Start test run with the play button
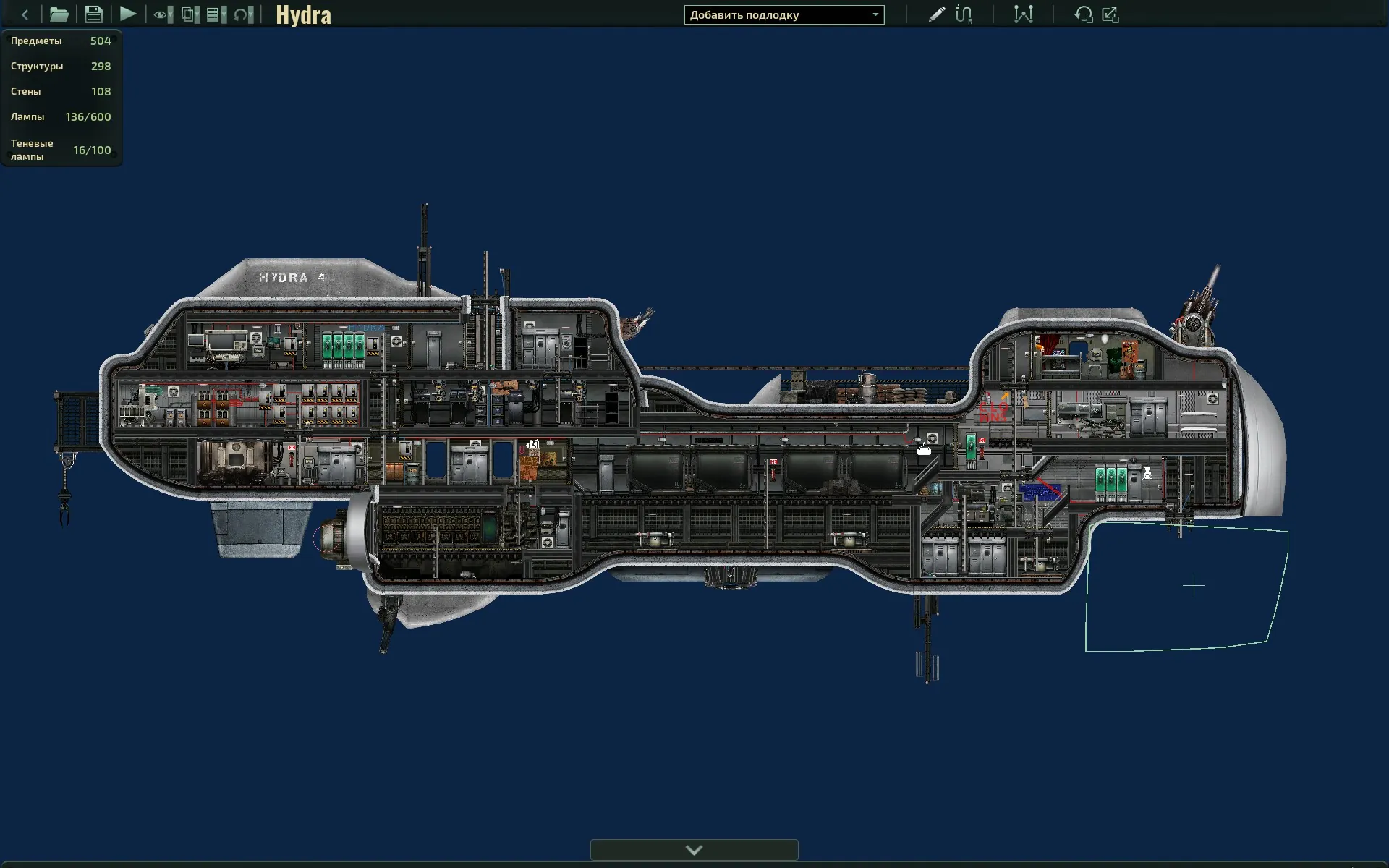The image size is (1389, 868). pyautogui.click(x=128, y=14)
